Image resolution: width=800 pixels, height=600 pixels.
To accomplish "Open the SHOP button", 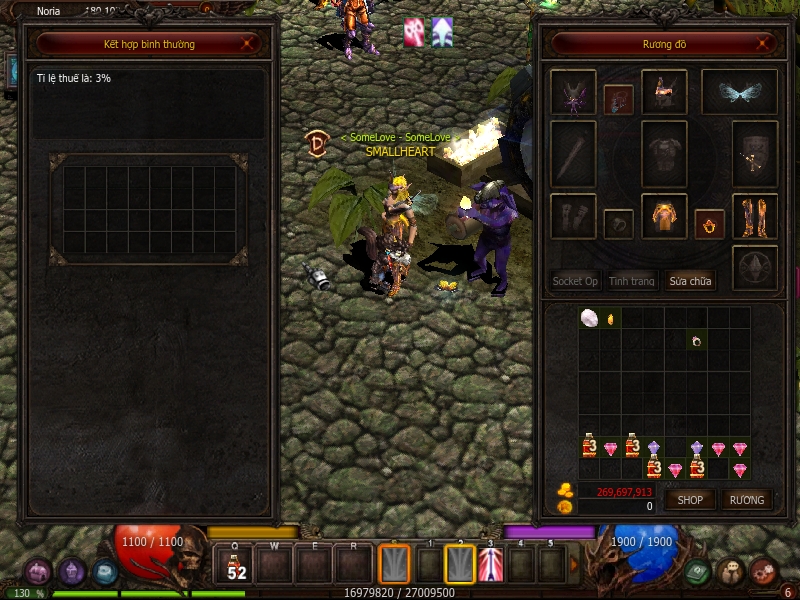I will point(691,500).
